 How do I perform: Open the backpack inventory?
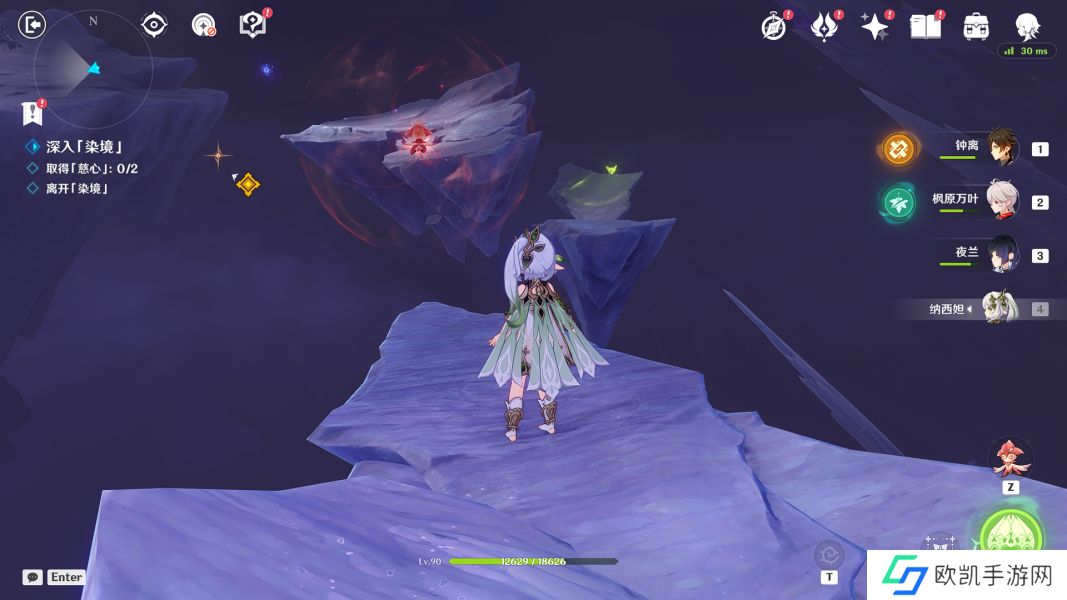tap(976, 27)
